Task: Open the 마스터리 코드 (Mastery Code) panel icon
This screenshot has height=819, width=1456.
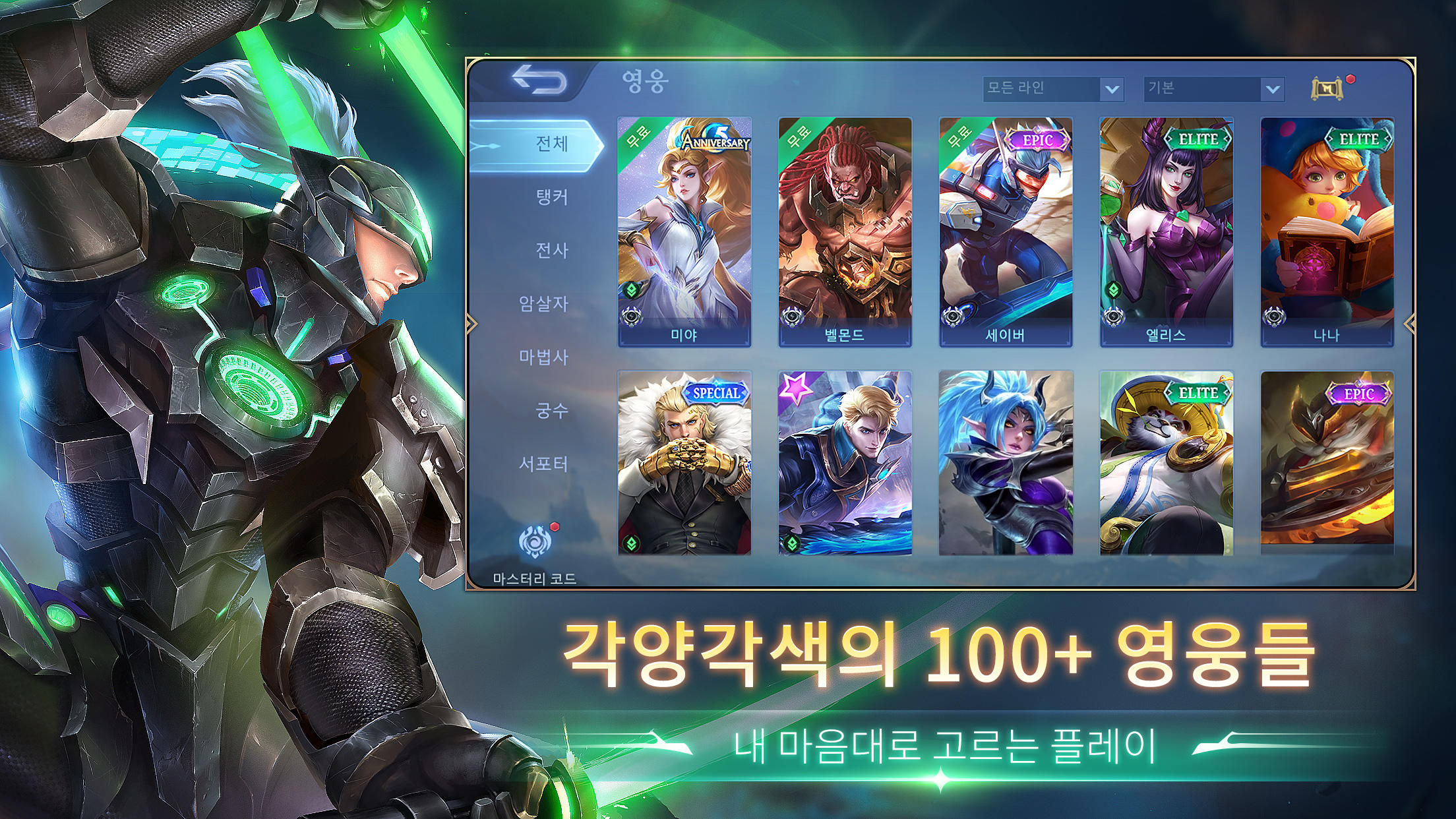Action: pos(535,542)
